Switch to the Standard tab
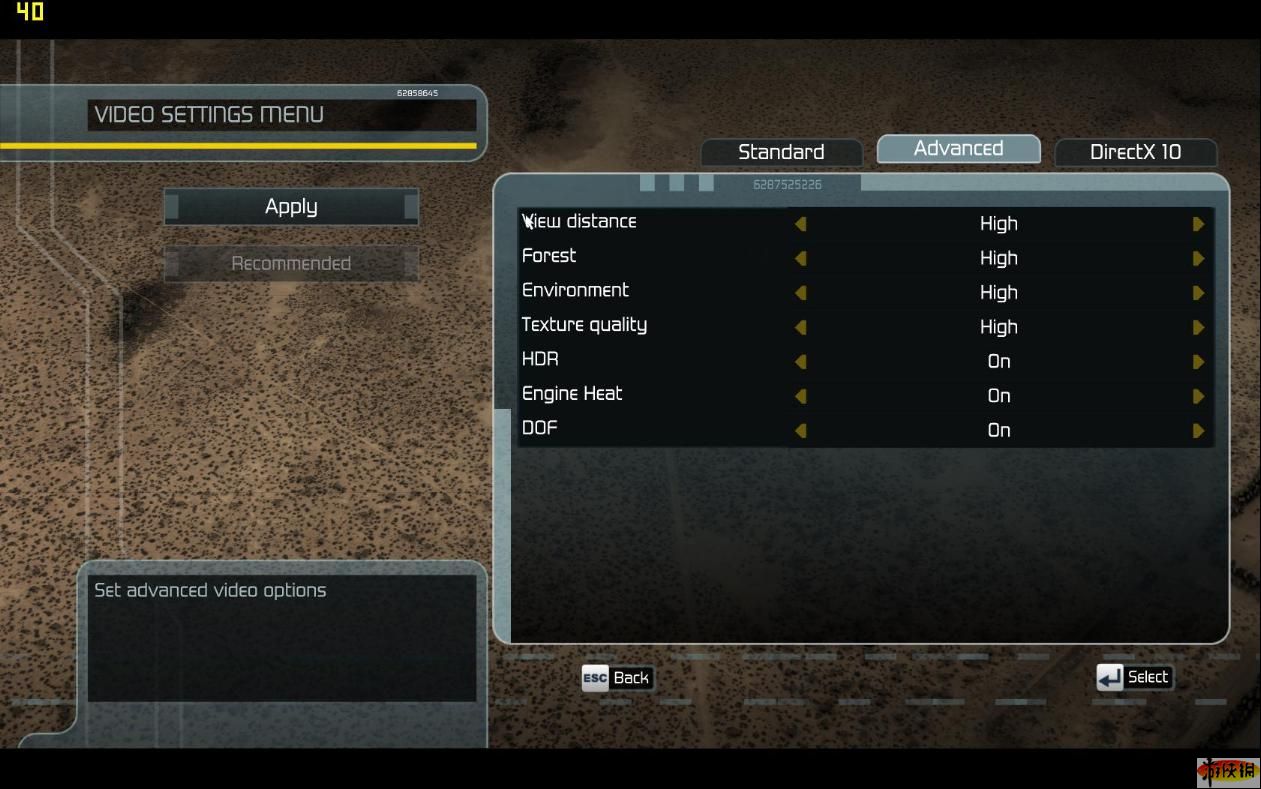1261x789 pixels. tap(781, 152)
